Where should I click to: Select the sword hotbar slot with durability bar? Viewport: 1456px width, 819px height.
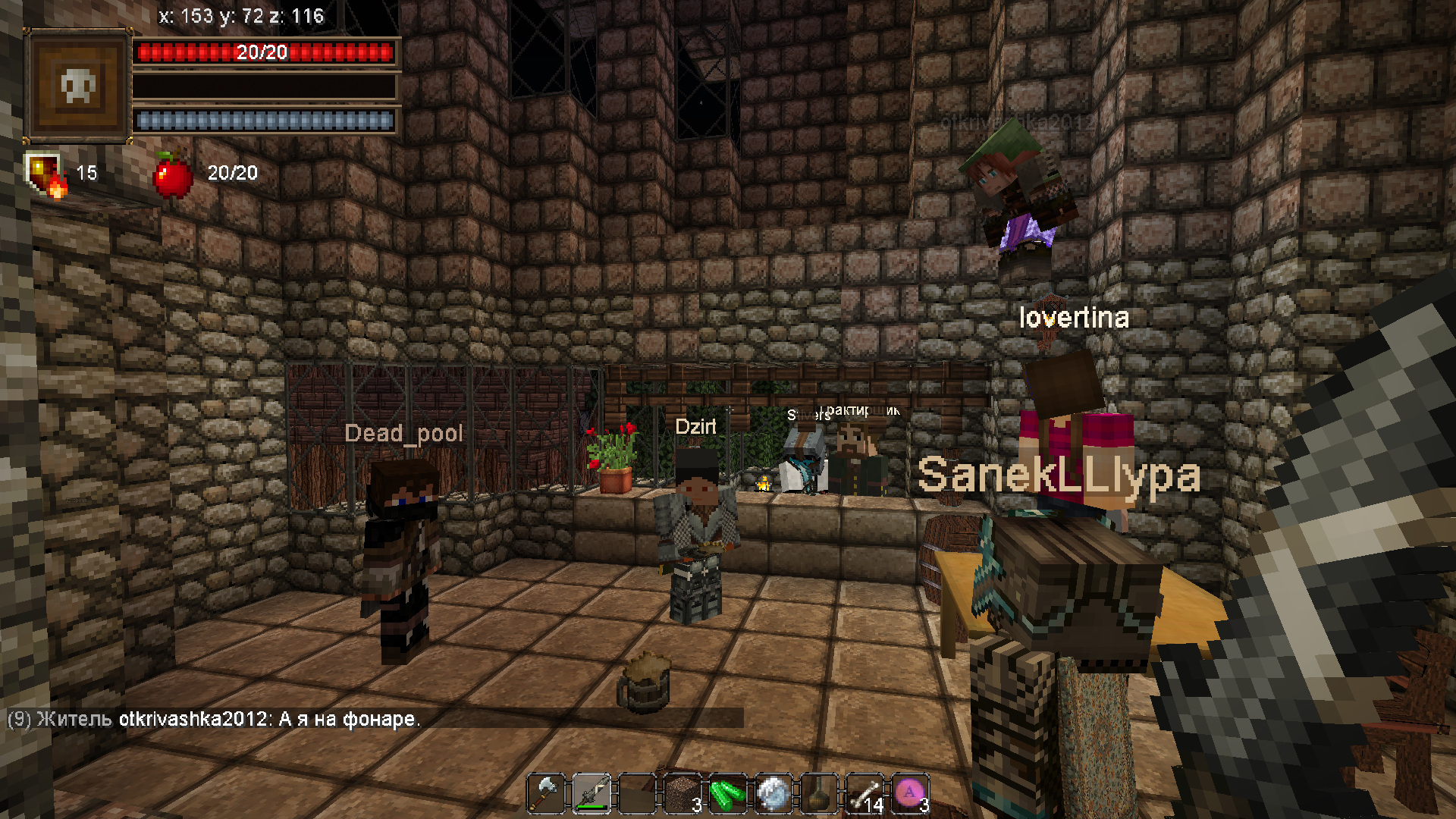click(591, 794)
